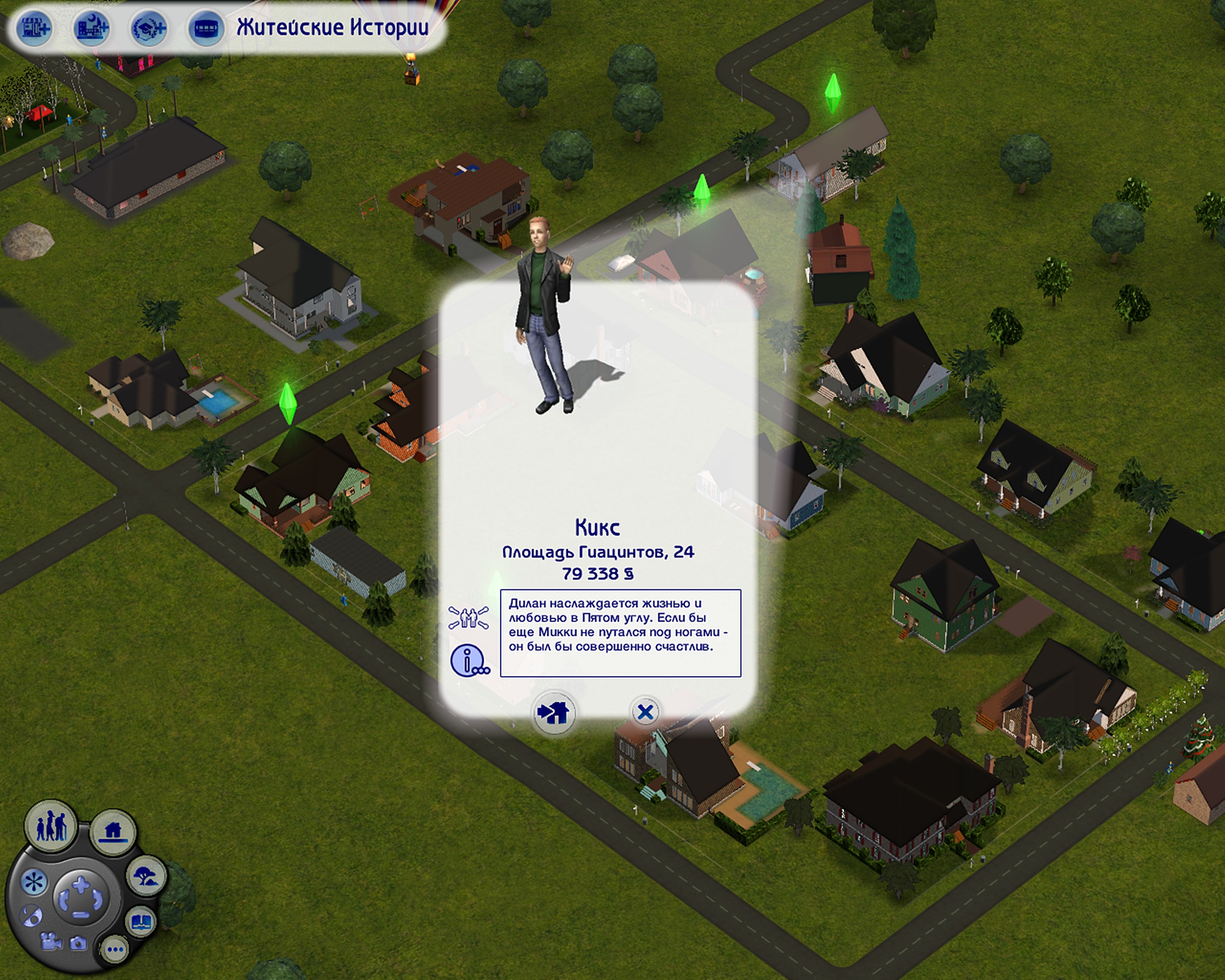The width and height of the screenshot is (1225, 980).
Task: Rotate the camera with the left arrow
Action: [x=64, y=900]
